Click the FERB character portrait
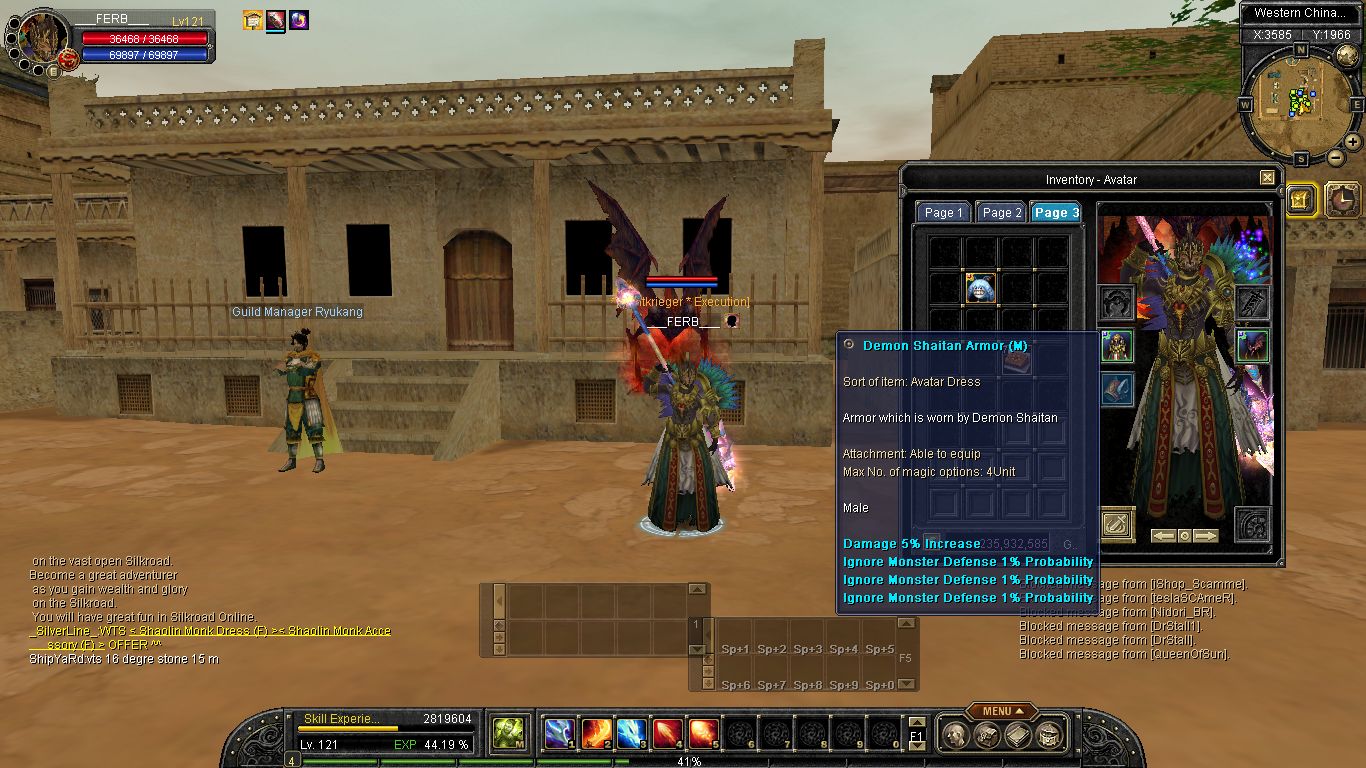The width and height of the screenshot is (1366, 768). (42, 40)
